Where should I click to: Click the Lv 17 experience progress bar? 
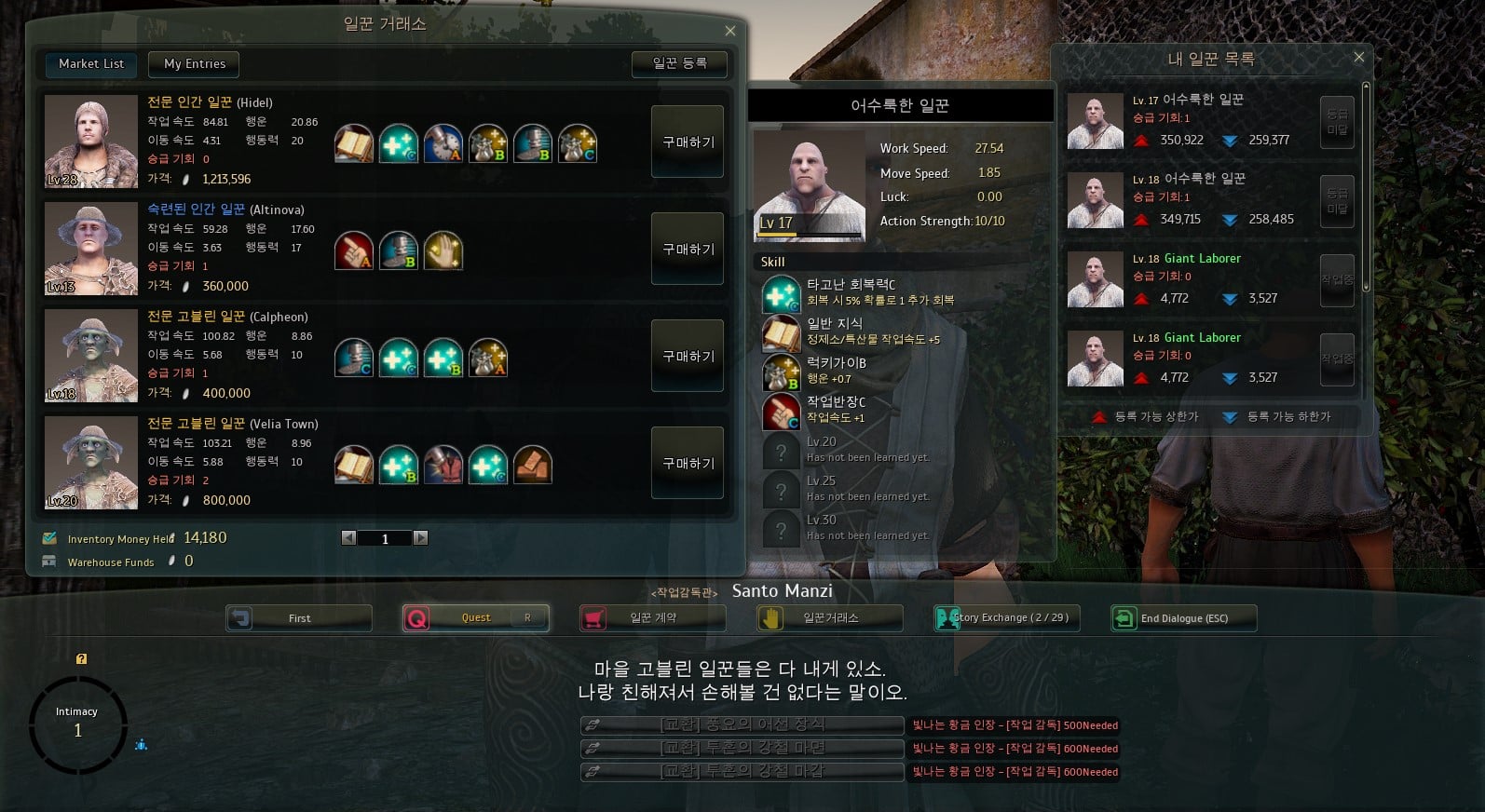[808, 233]
